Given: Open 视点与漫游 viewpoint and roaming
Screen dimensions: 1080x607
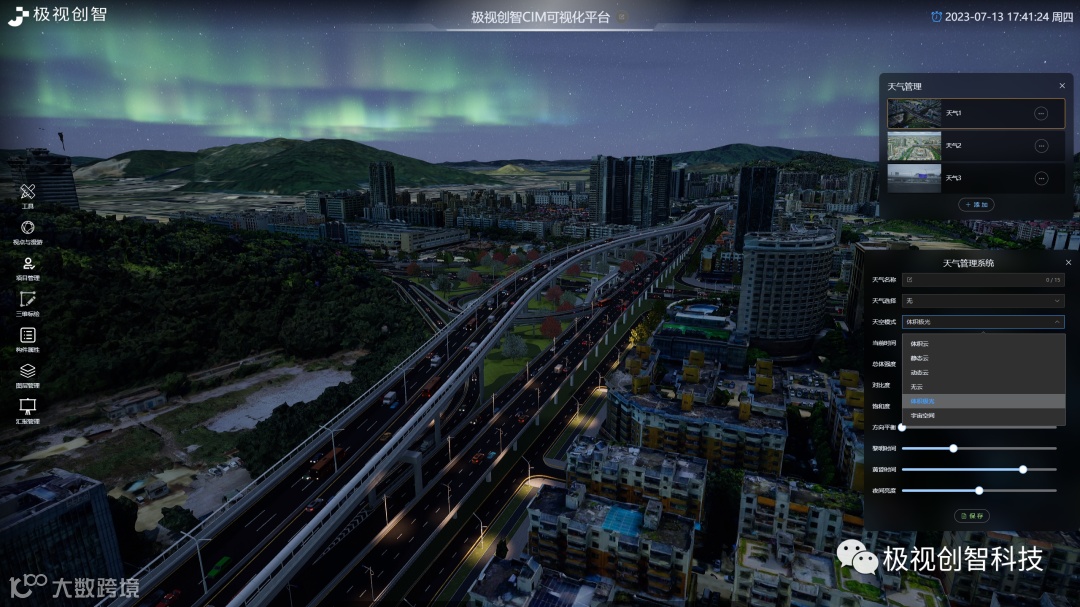Looking at the screenshot, I should 28,228.
